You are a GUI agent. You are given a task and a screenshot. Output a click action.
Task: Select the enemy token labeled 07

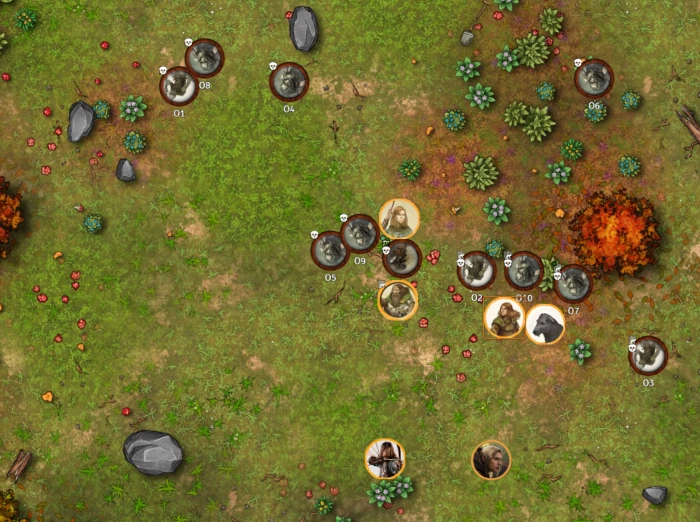572,284
